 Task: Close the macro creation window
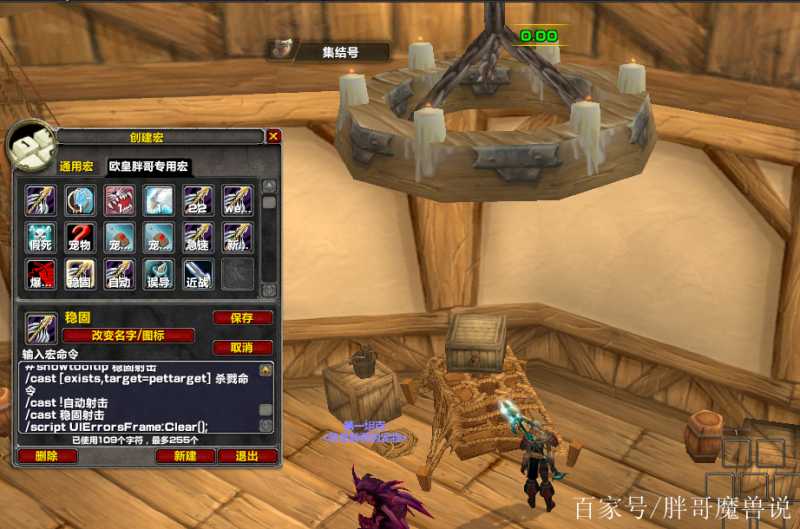273,136
